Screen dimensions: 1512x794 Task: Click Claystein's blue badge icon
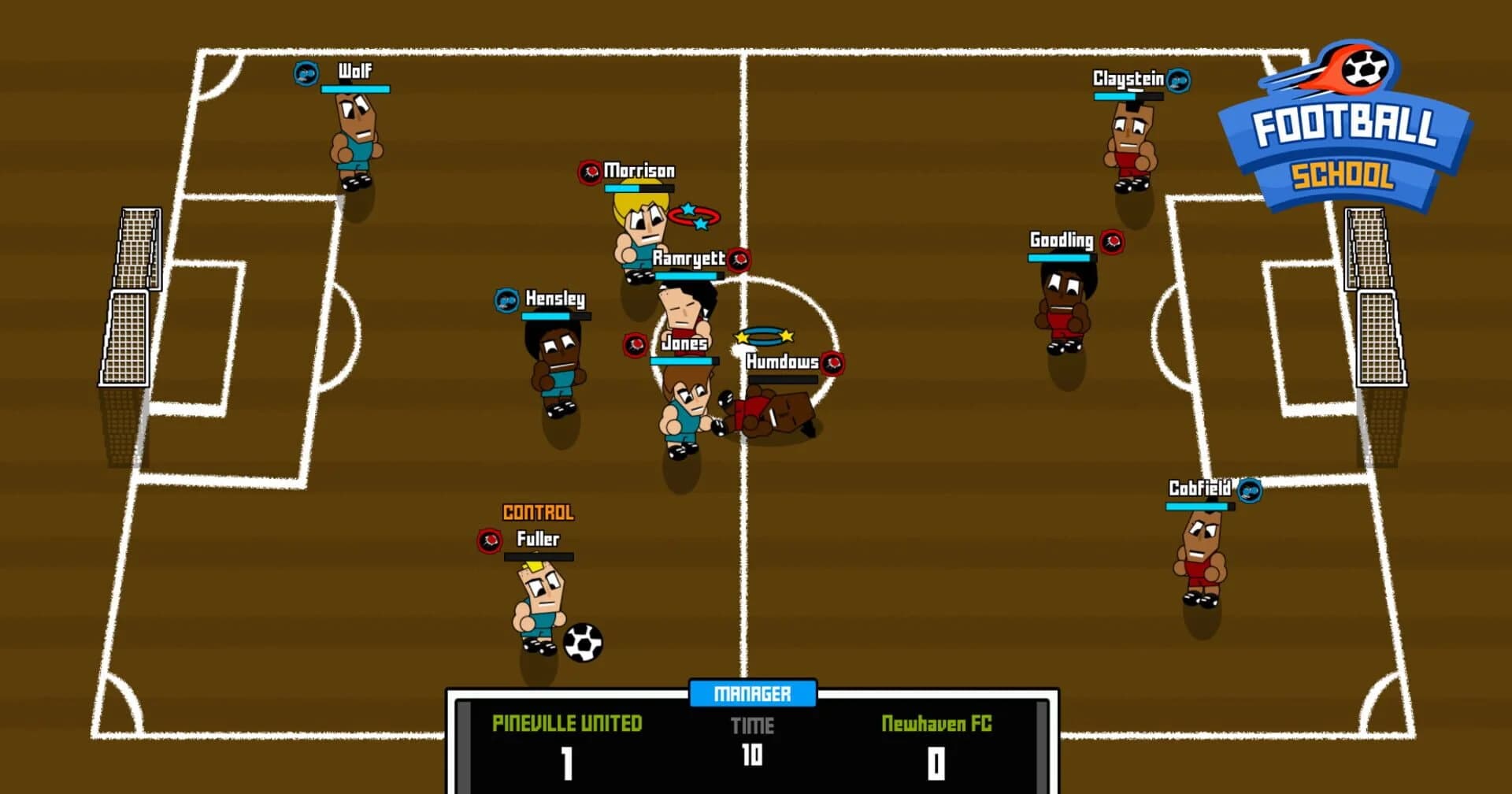pyautogui.click(x=1177, y=79)
